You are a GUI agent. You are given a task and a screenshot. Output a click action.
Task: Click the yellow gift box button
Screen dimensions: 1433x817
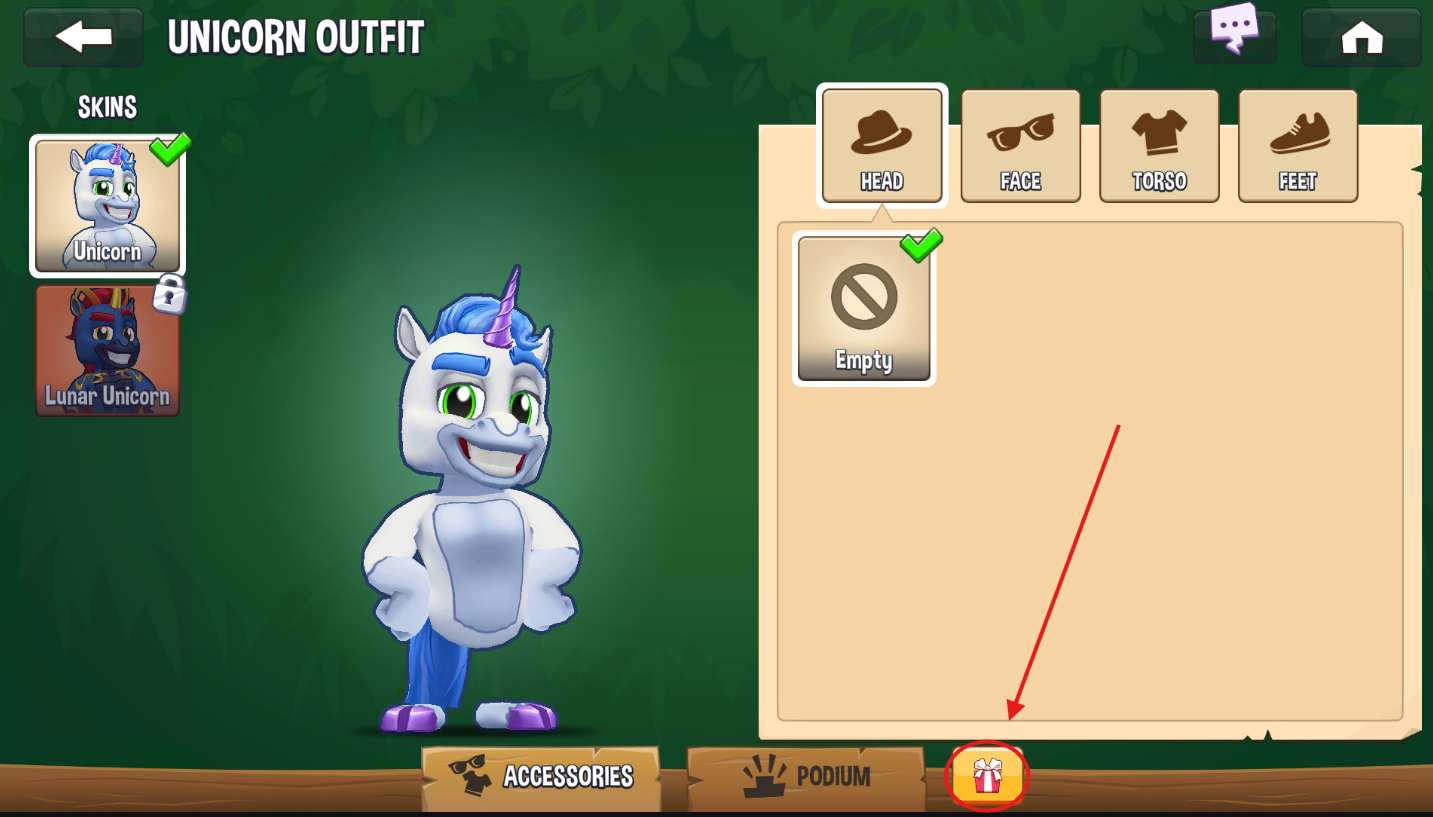coord(987,776)
